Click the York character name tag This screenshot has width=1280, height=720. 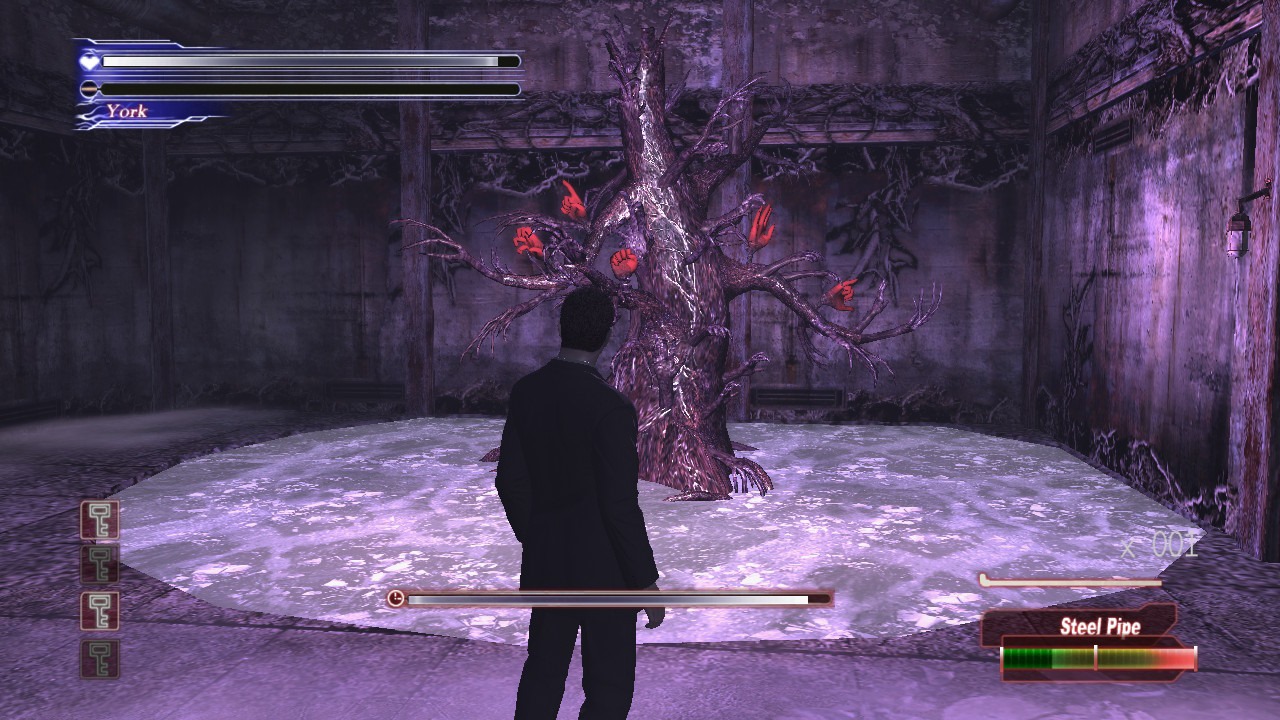tap(127, 112)
